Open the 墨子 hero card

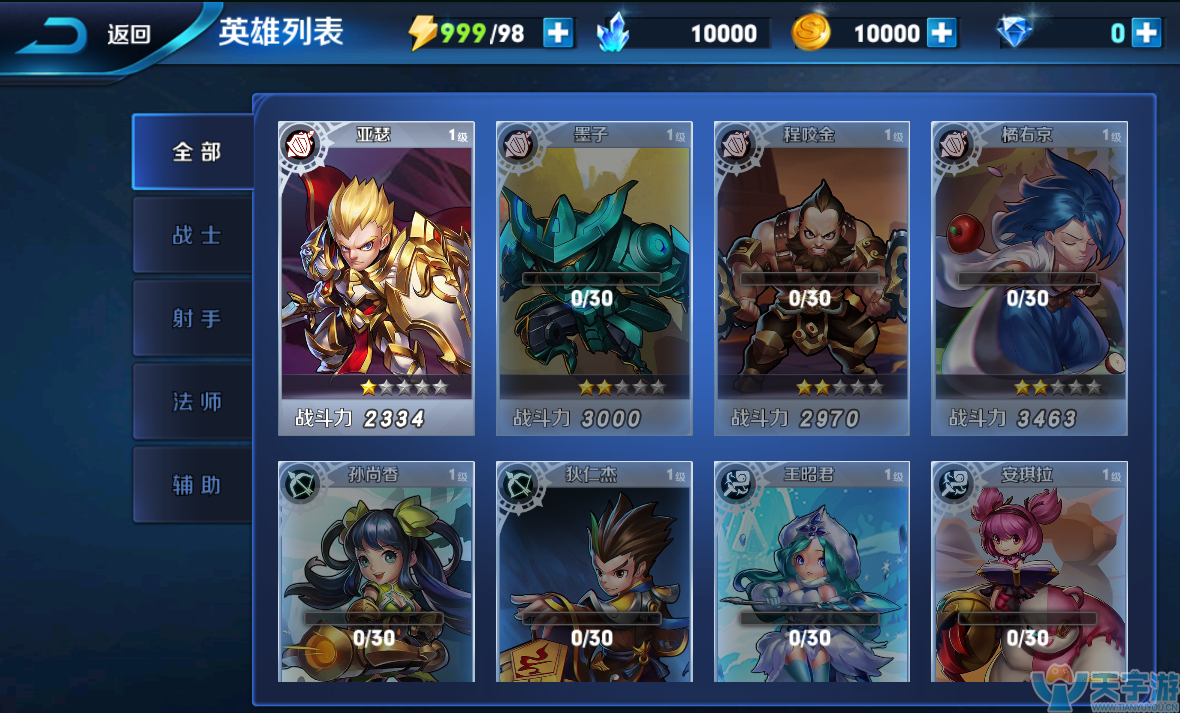point(594,279)
